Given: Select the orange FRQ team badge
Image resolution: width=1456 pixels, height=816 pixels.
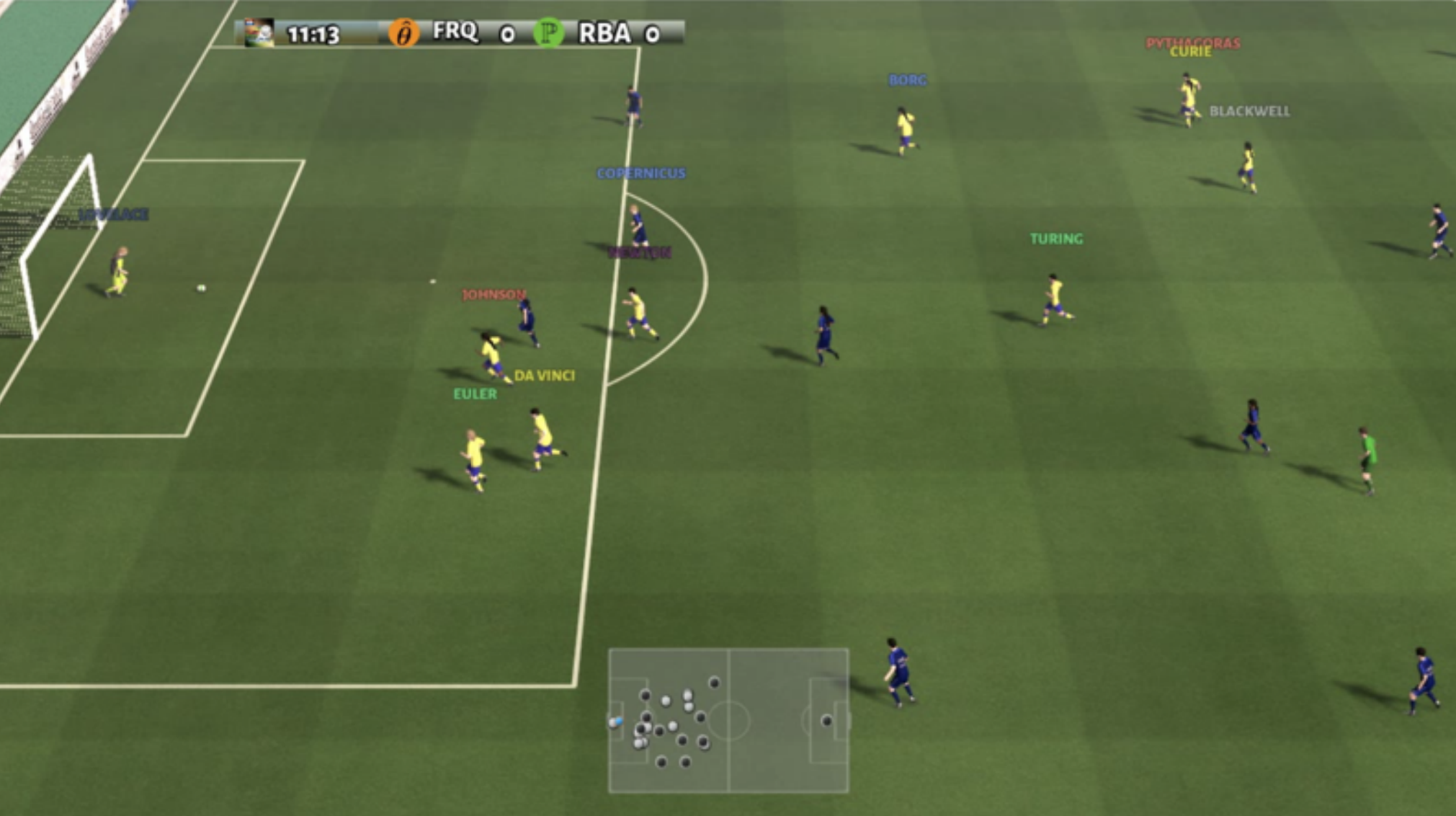Looking at the screenshot, I should (x=404, y=33).
